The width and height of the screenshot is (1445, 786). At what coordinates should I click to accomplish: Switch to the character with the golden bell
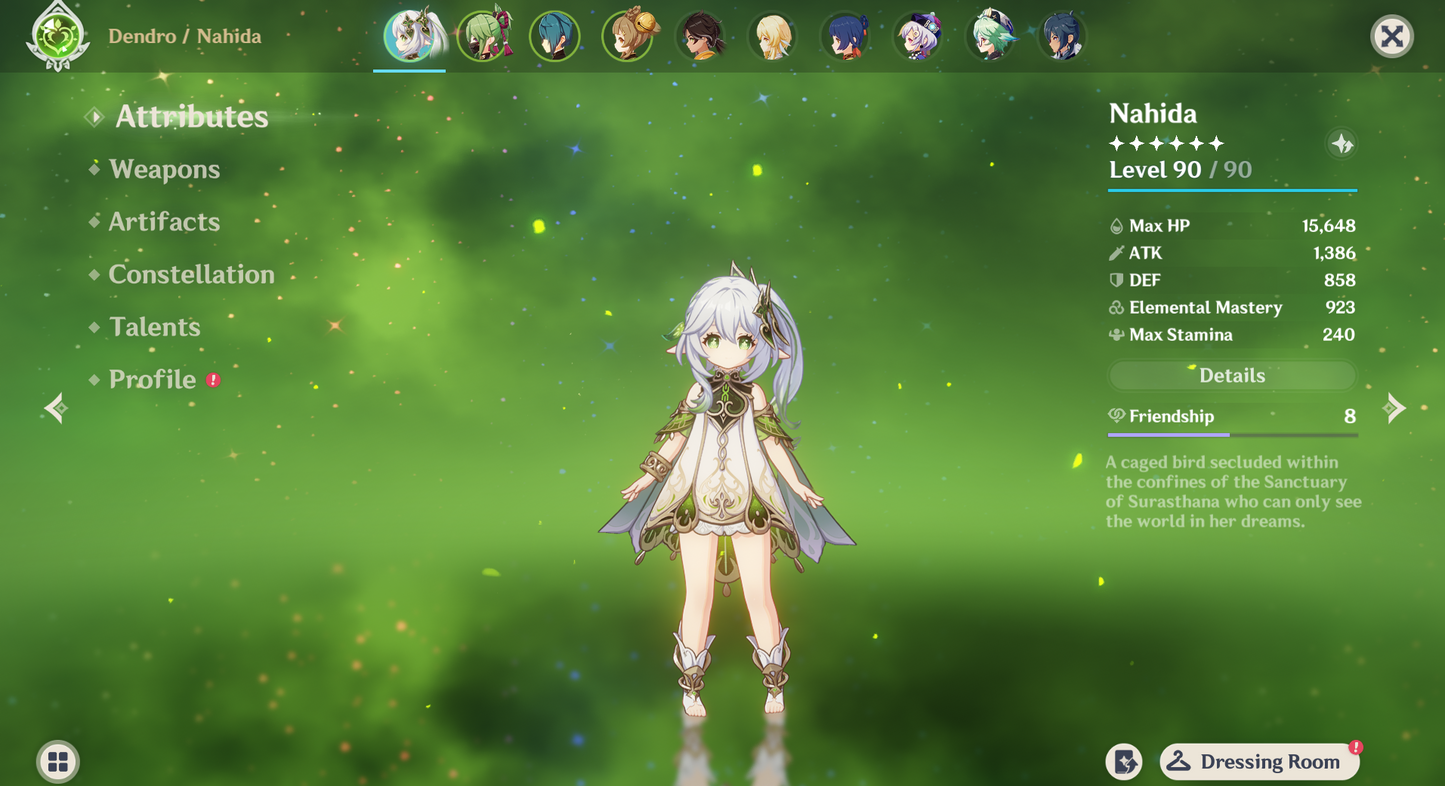pyautogui.click(x=627, y=37)
